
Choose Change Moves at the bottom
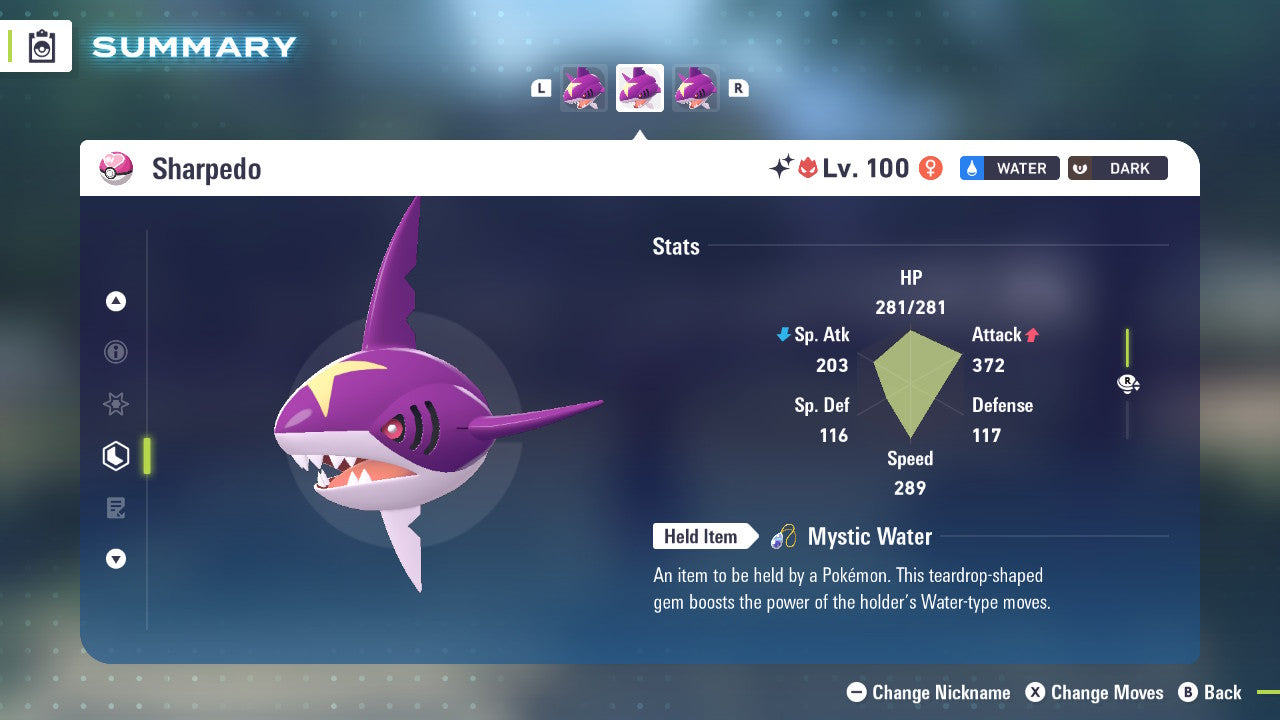tap(1096, 692)
